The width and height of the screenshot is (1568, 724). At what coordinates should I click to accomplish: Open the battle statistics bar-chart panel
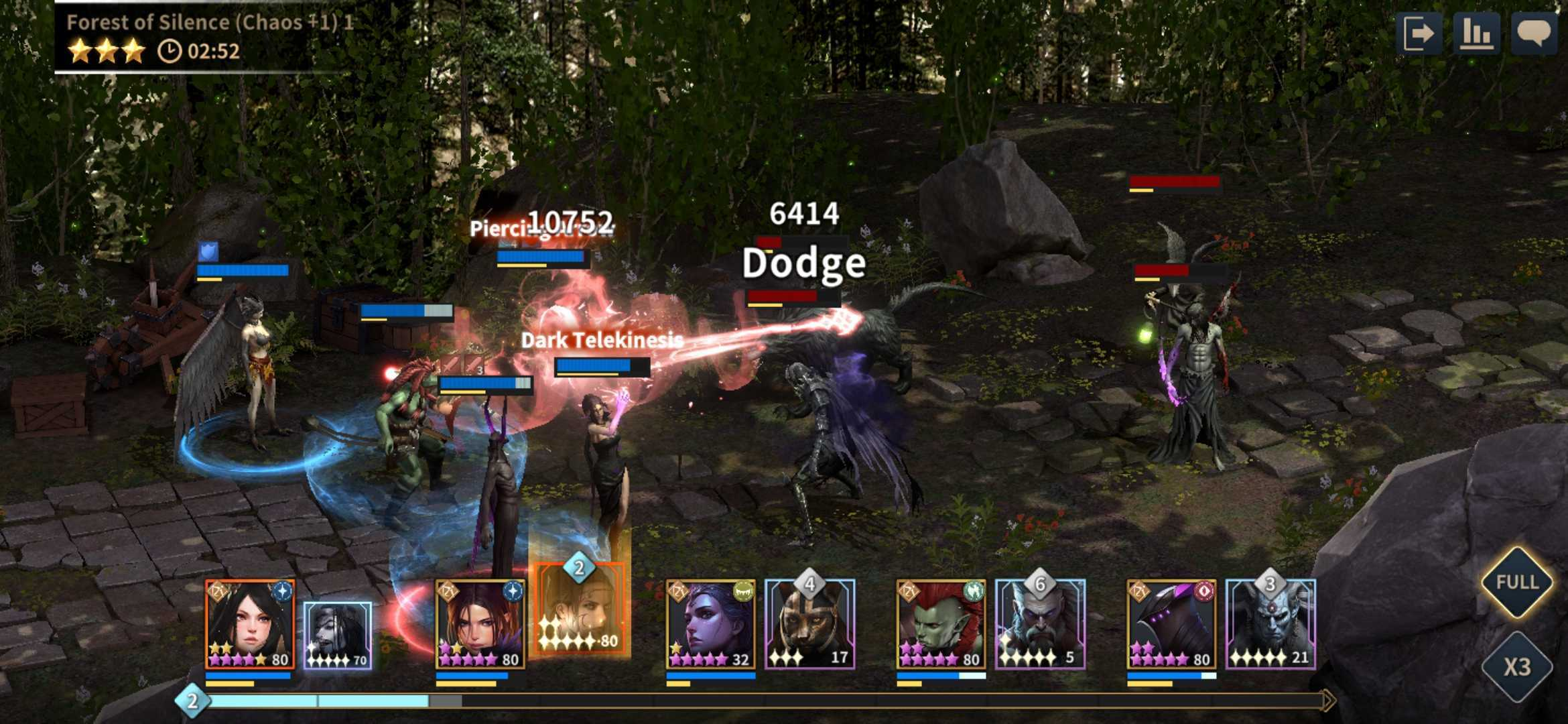(1476, 33)
